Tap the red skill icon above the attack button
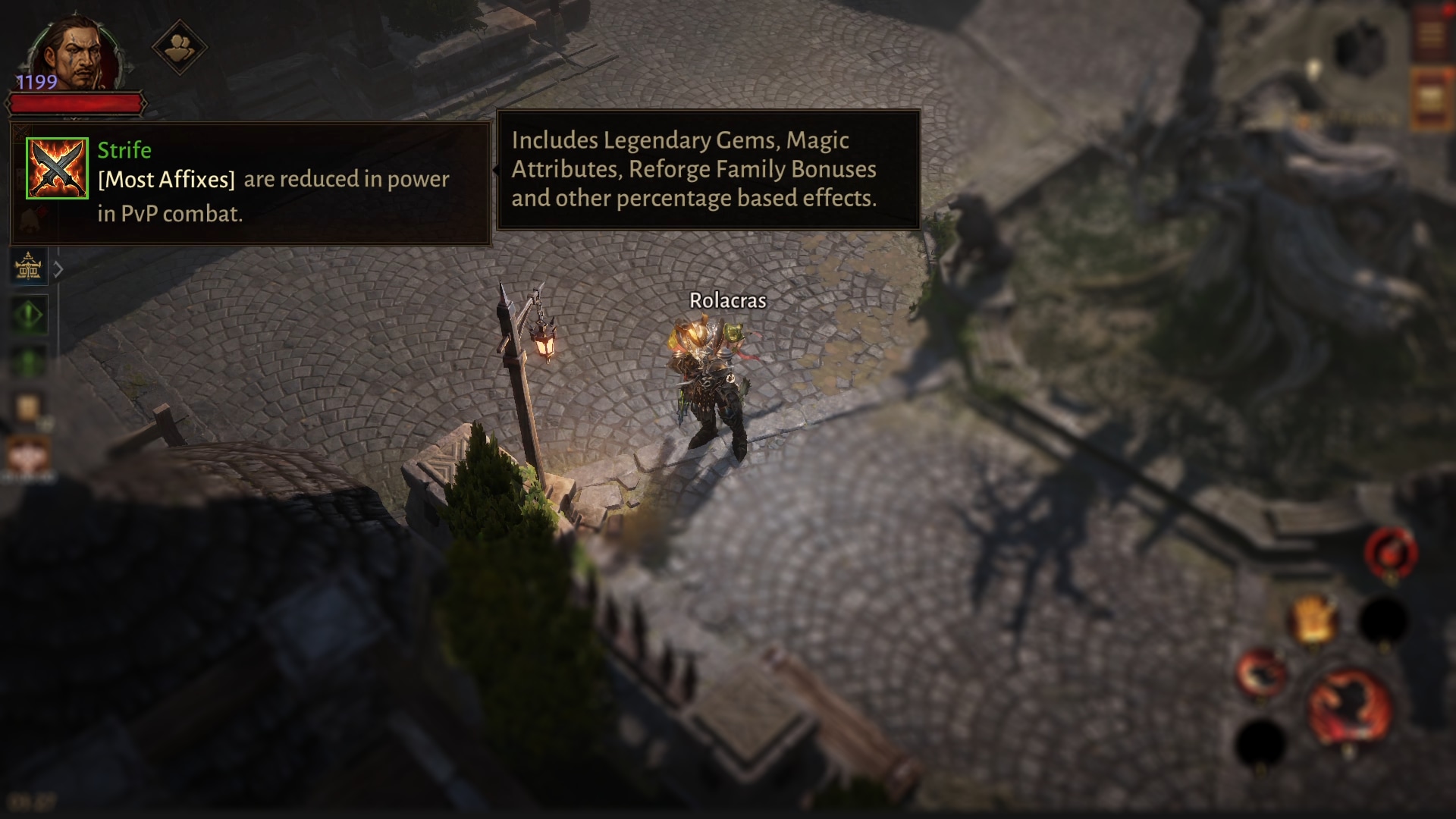 click(1390, 552)
